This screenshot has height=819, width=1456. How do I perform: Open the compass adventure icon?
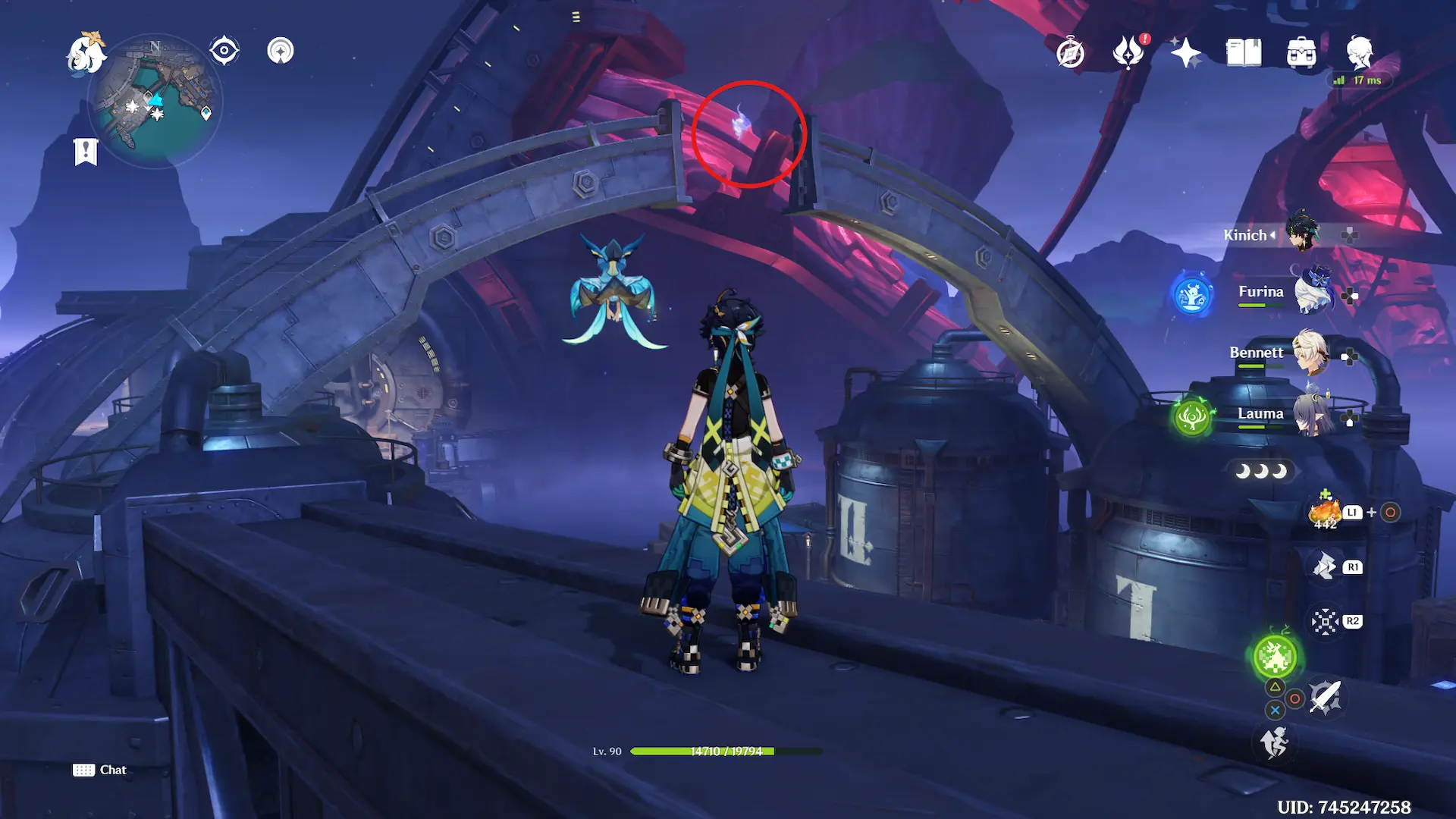[x=1070, y=53]
